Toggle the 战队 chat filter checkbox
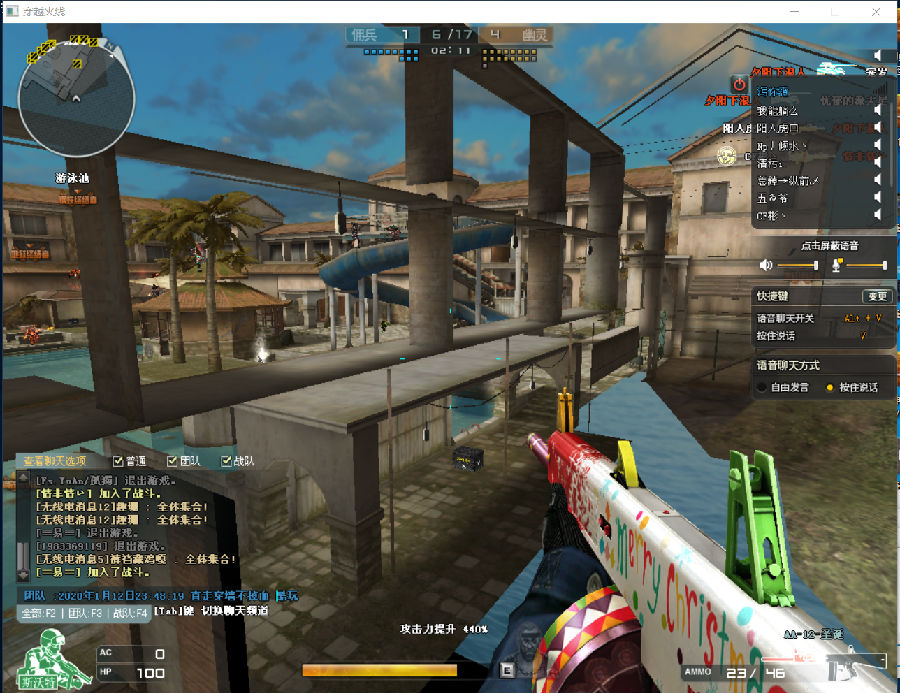The image size is (900, 693). coord(225,461)
